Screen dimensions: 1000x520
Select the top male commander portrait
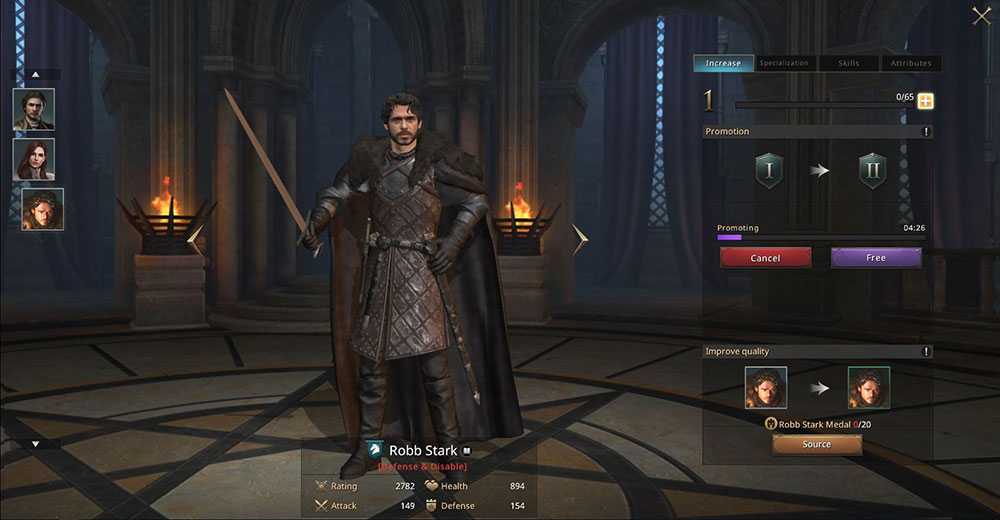coord(33,109)
